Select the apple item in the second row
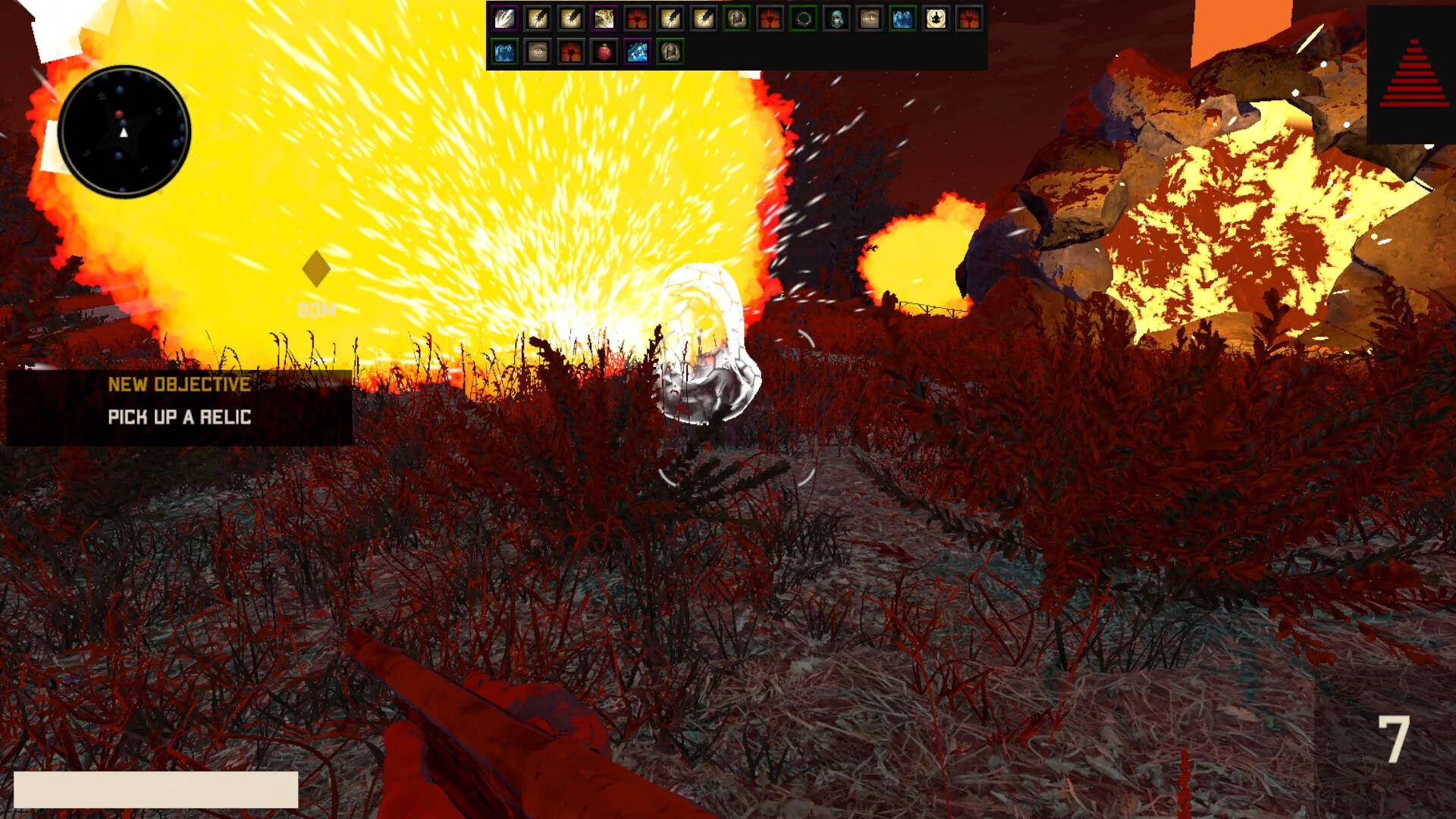 (604, 52)
